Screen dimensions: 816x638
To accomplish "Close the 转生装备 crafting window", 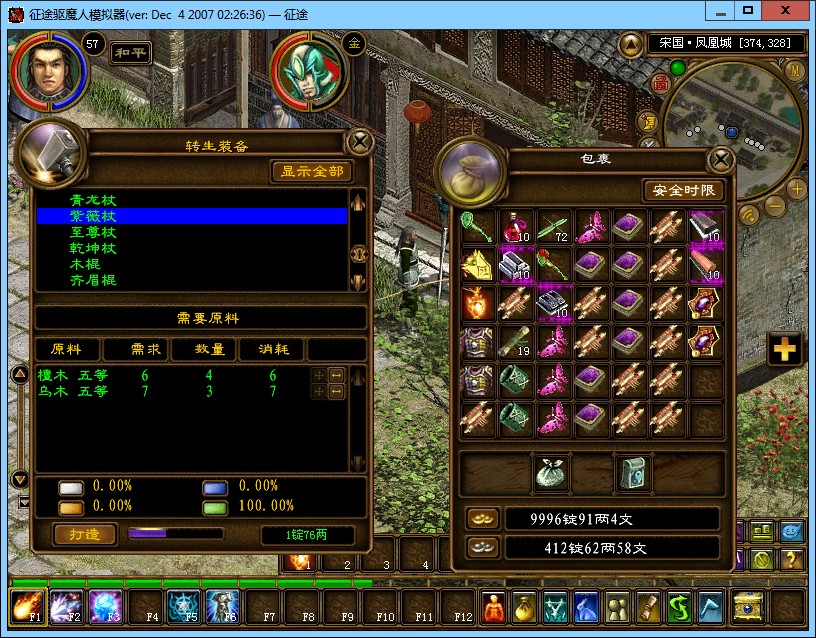I will click(357, 141).
